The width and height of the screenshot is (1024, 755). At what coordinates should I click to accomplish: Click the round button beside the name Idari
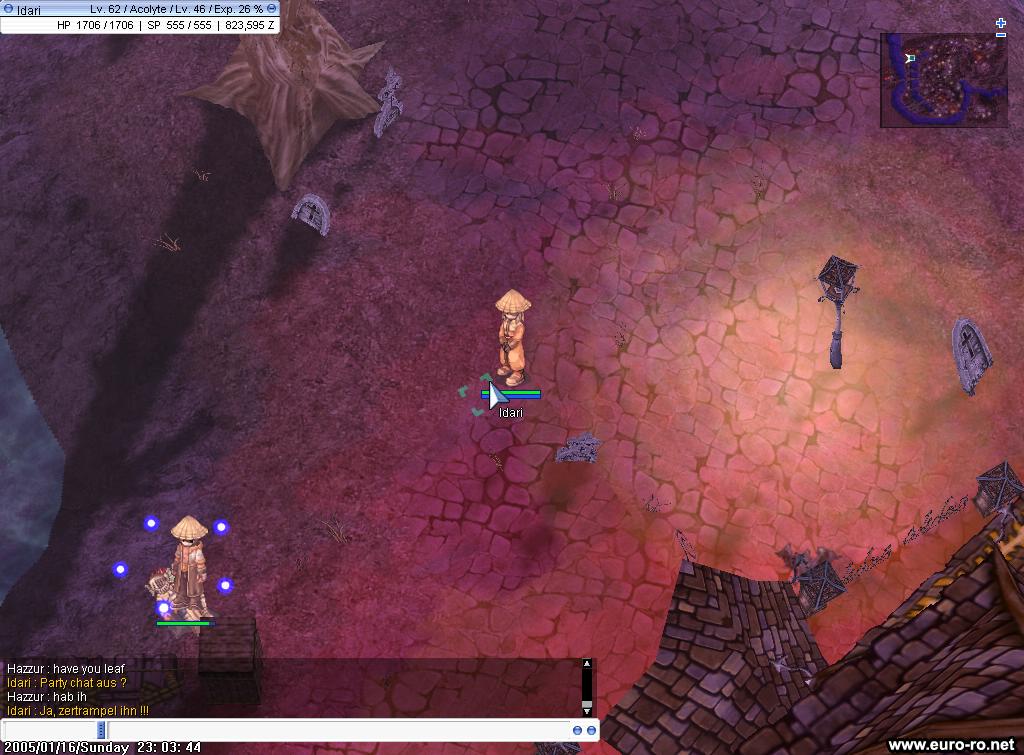(x=9, y=9)
